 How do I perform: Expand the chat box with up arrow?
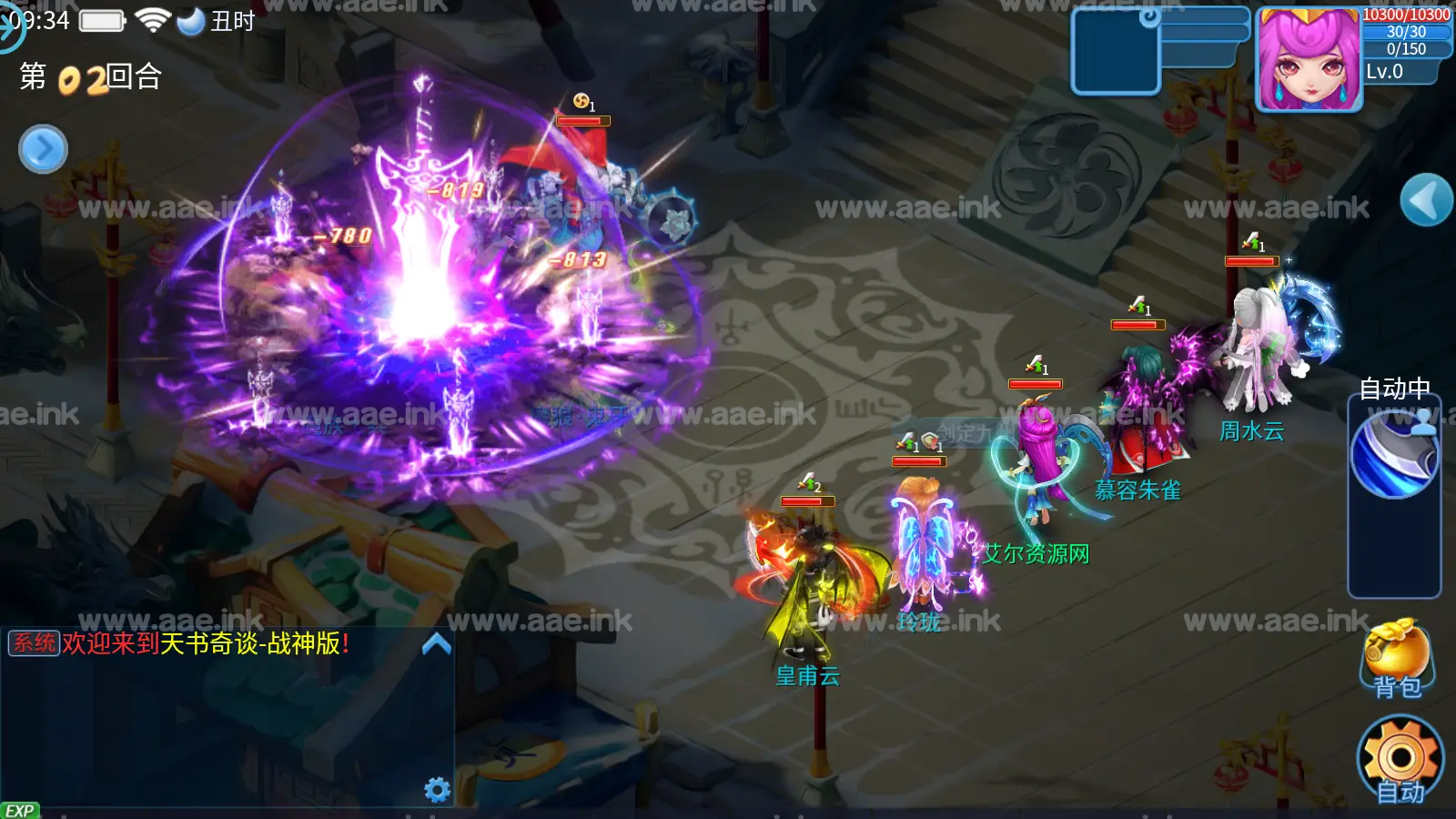pyautogui.click(x=437, y=645)
